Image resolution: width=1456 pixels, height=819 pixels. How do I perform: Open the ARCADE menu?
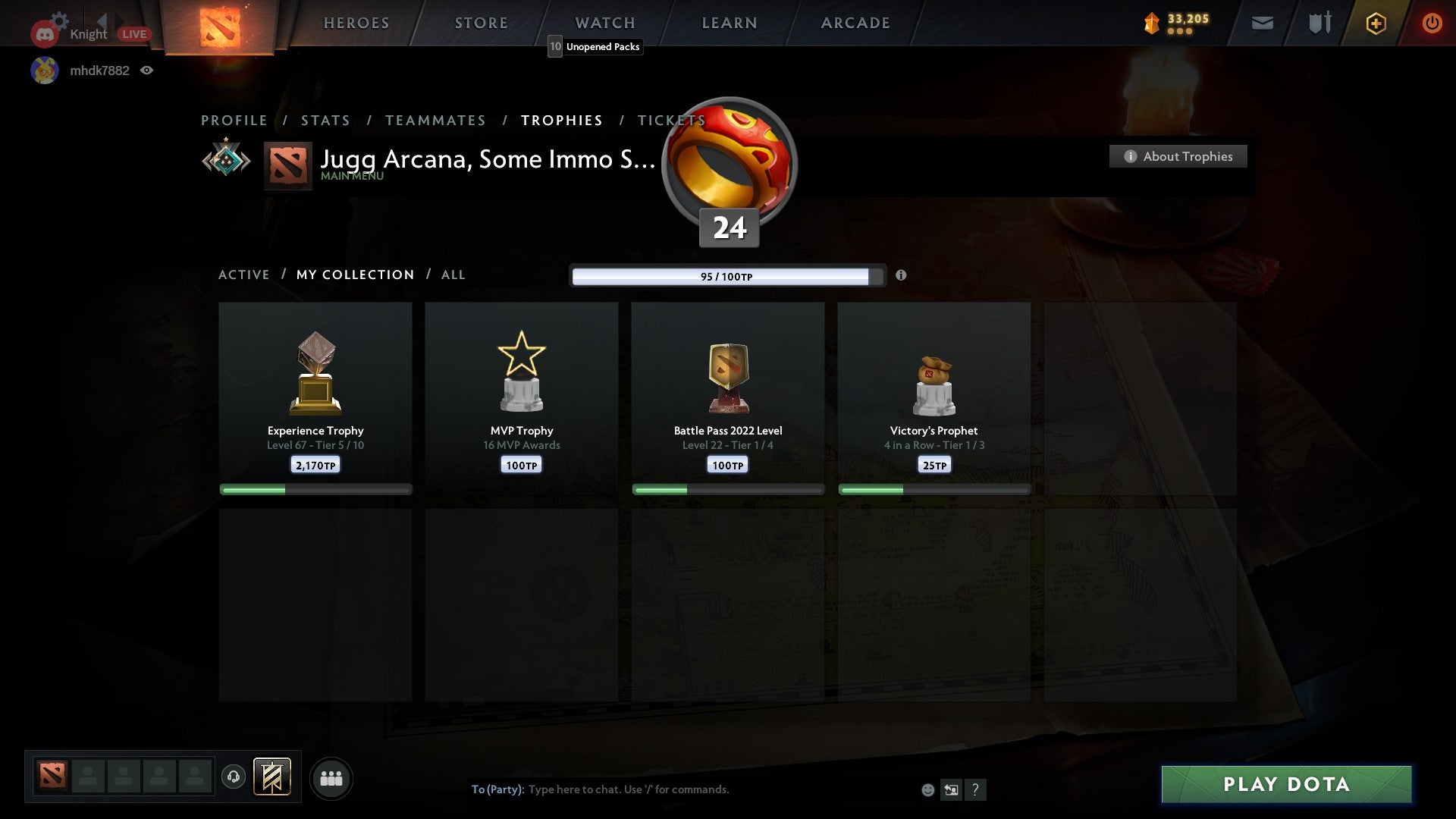click(x=855, y=23)
